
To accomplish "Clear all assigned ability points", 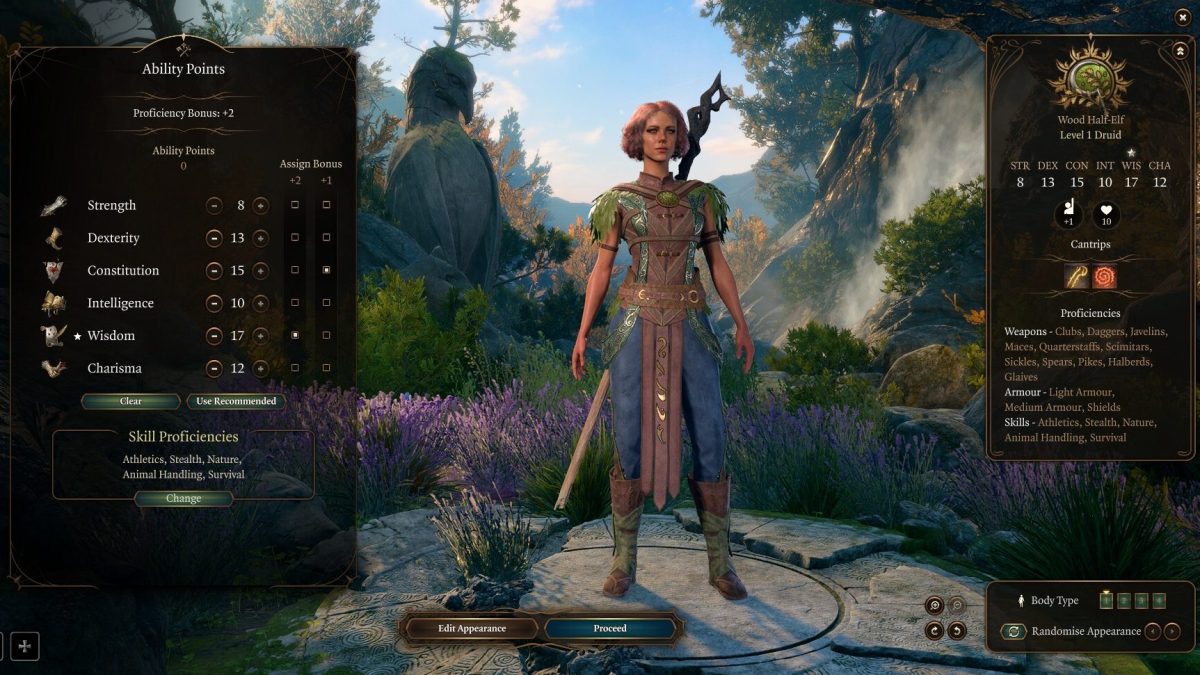I will pos(131,401).
